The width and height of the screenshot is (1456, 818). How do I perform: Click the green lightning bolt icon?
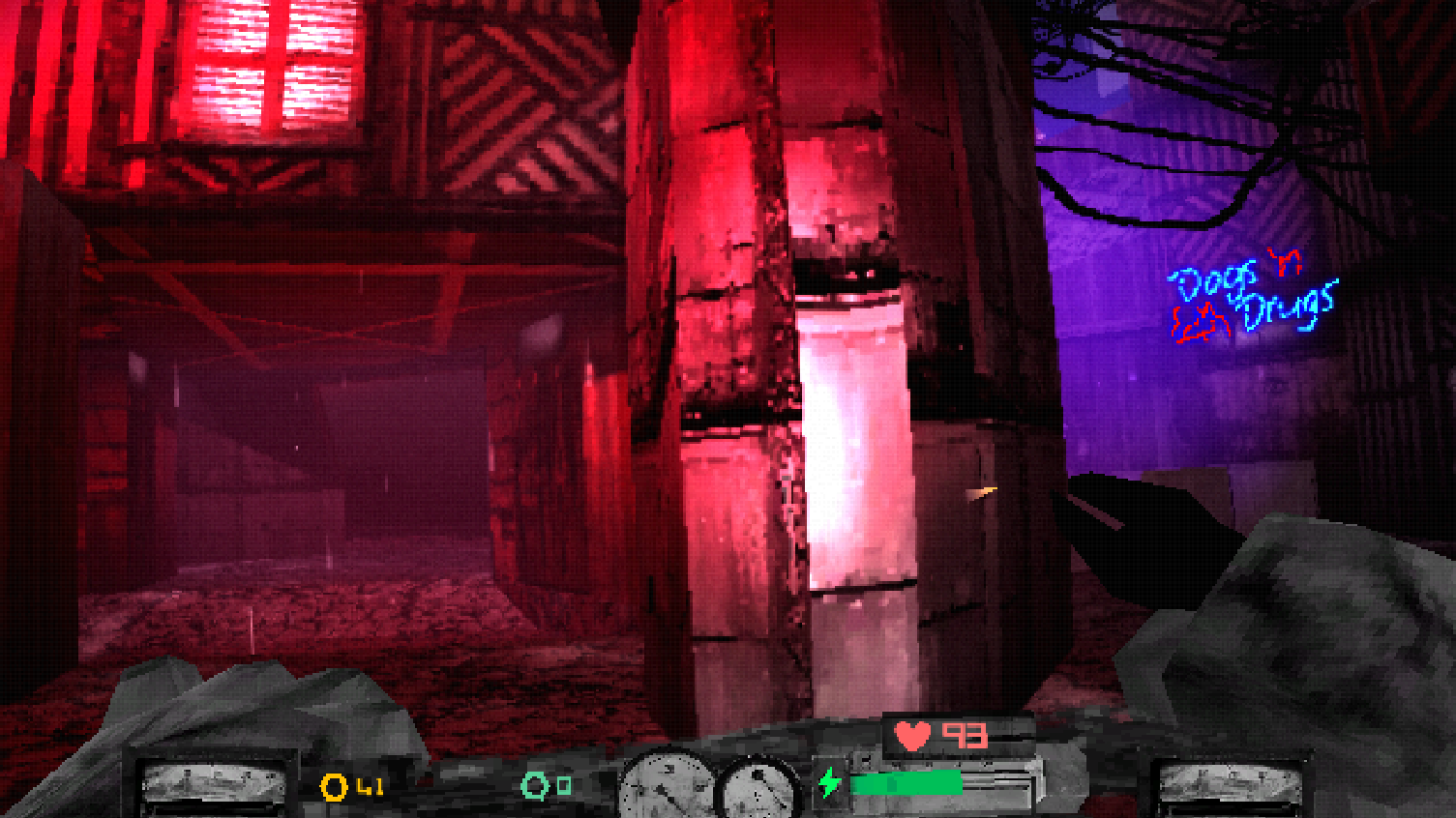coord(829,782)
